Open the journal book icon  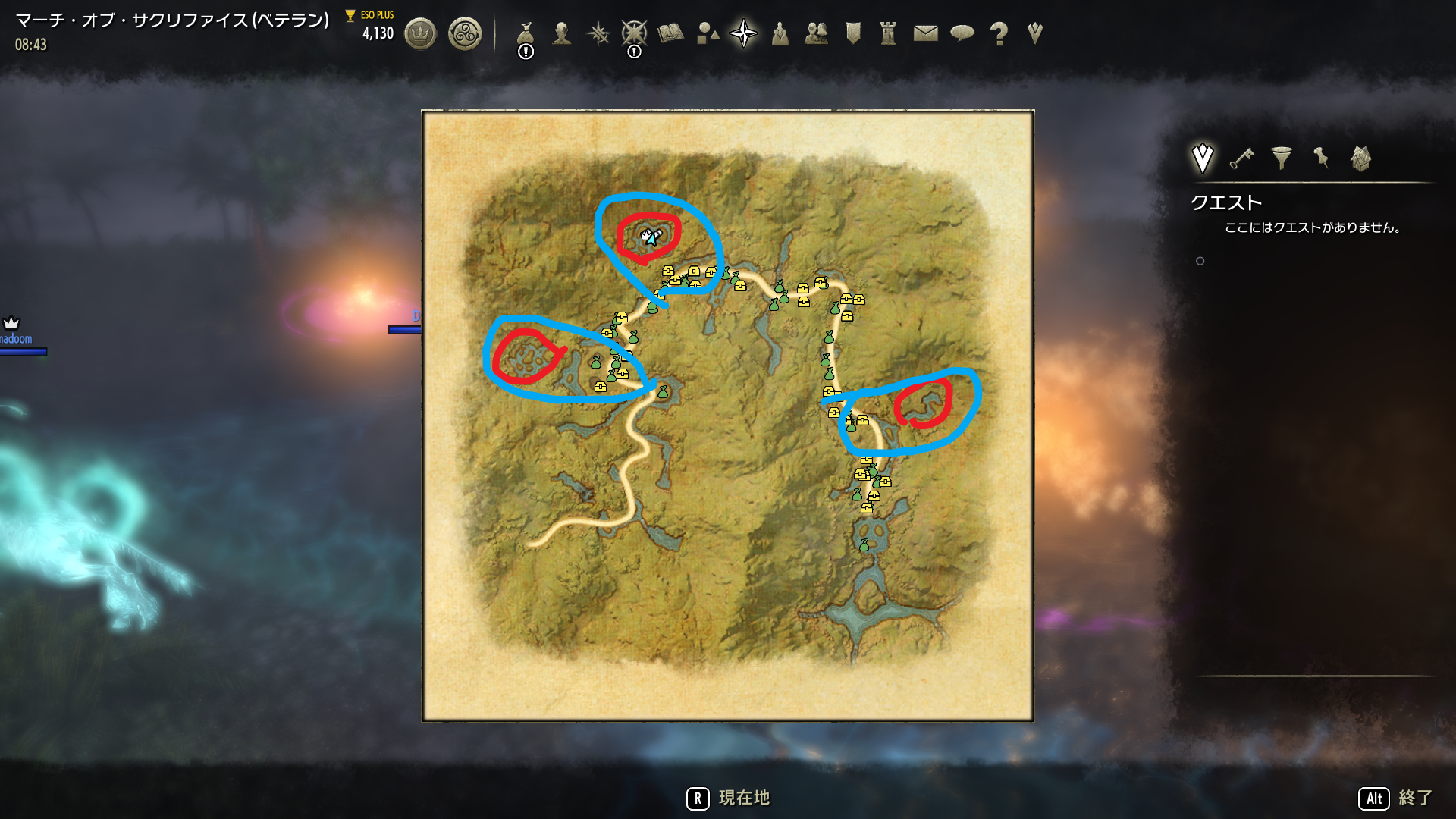point(670,33)
